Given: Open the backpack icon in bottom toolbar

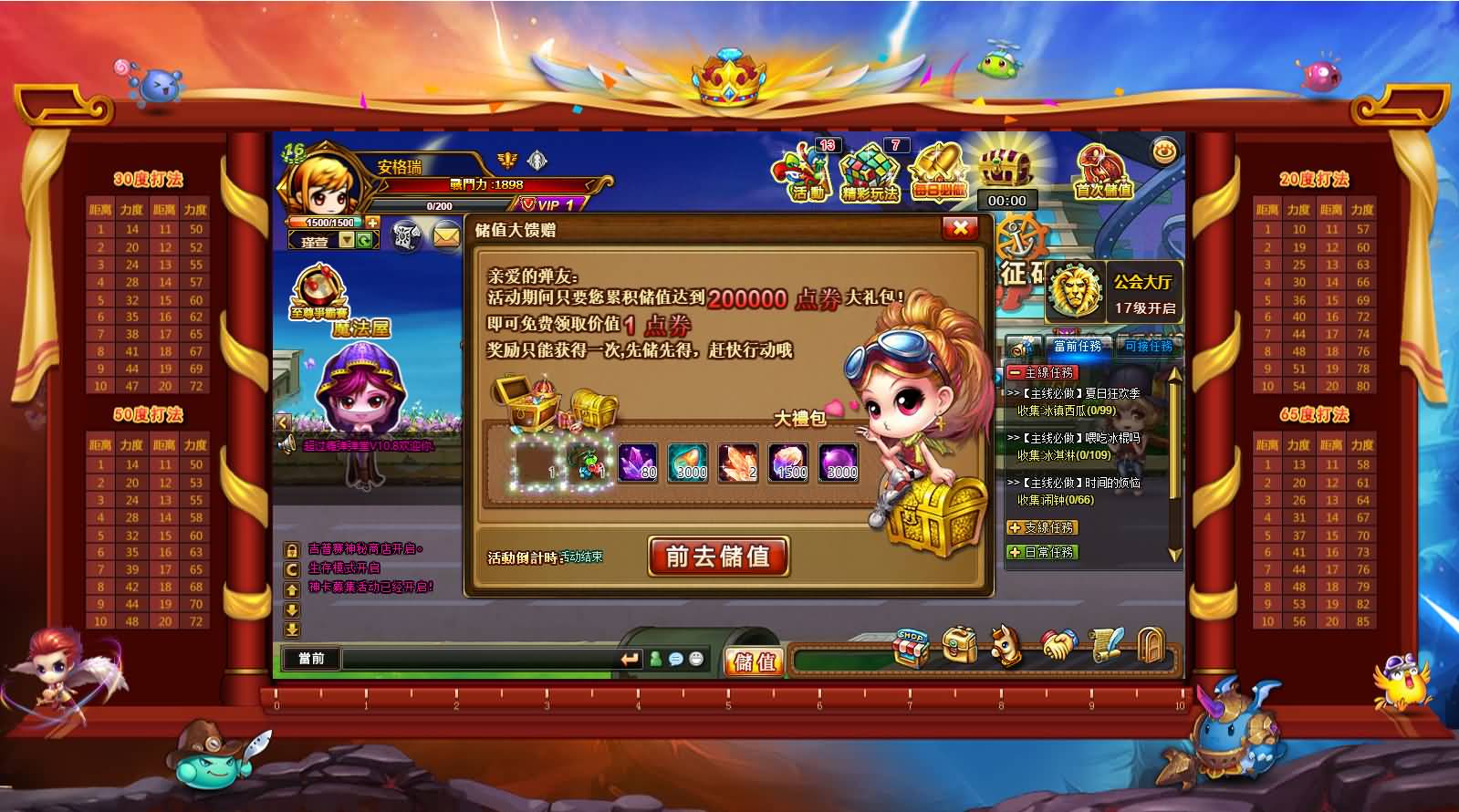Looking at the screenshot, I should 957,644.
